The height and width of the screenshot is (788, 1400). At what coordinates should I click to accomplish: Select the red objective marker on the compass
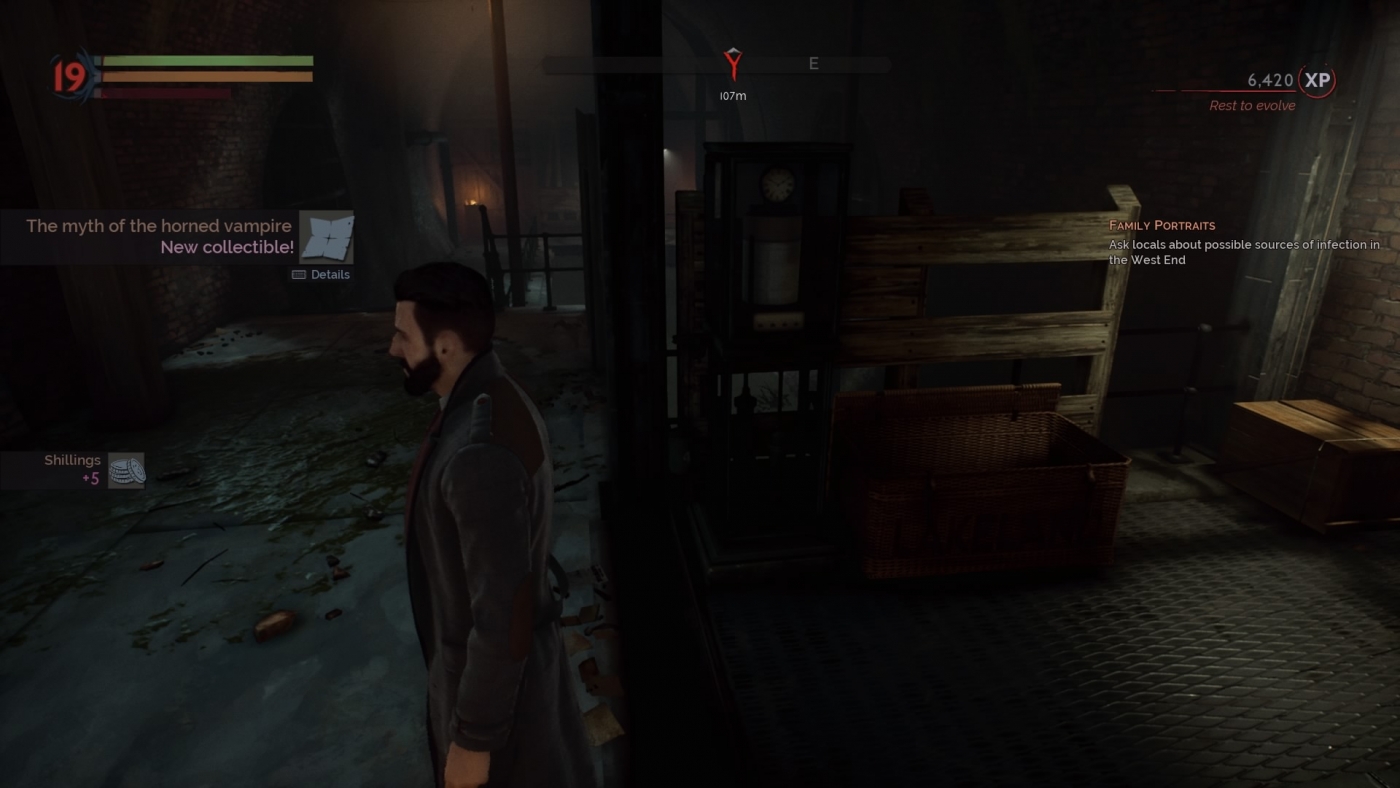point(732,64)
